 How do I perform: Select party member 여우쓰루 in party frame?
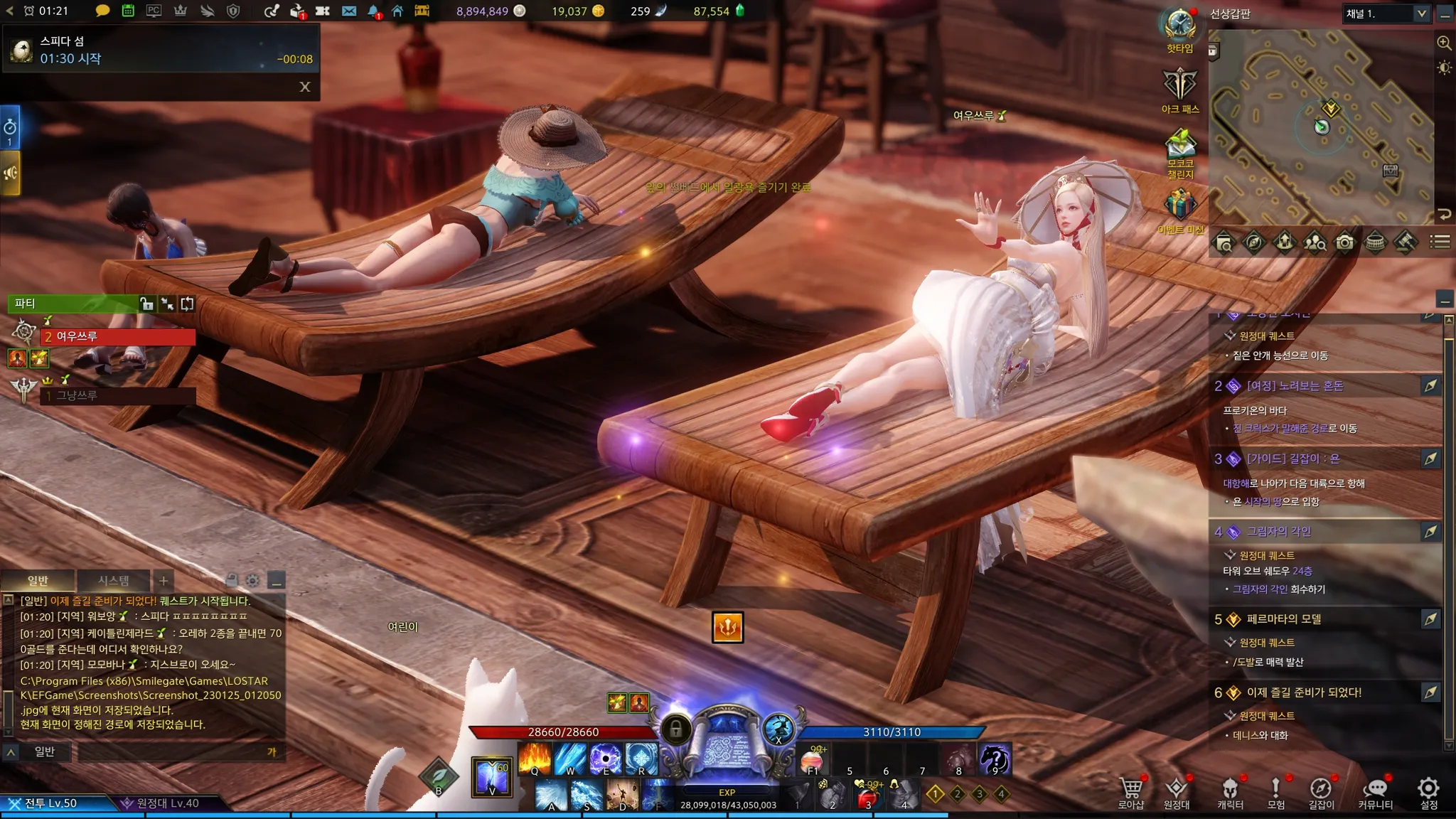tap(117, 336)
